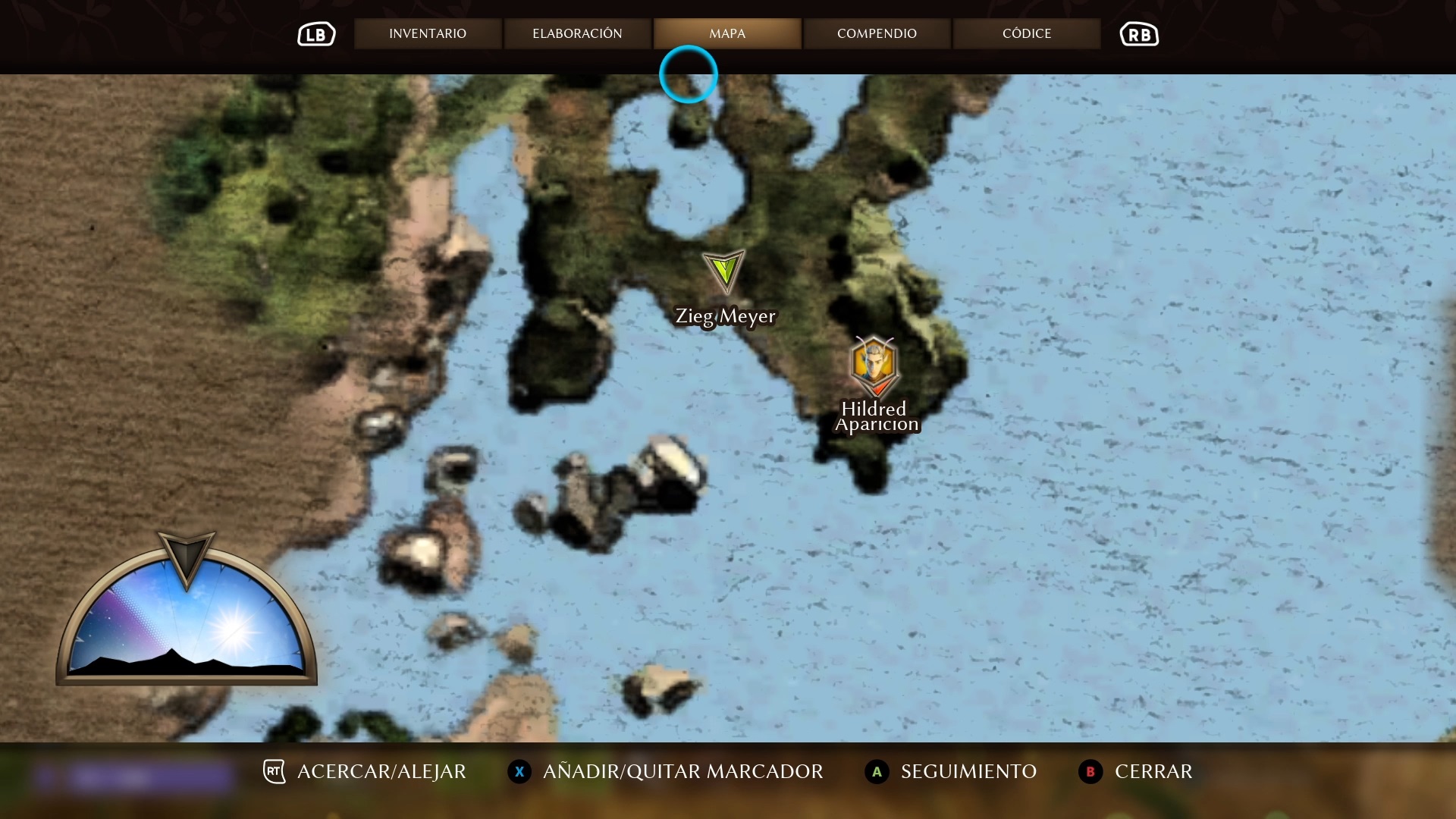Select the Mapa tab

727,33
